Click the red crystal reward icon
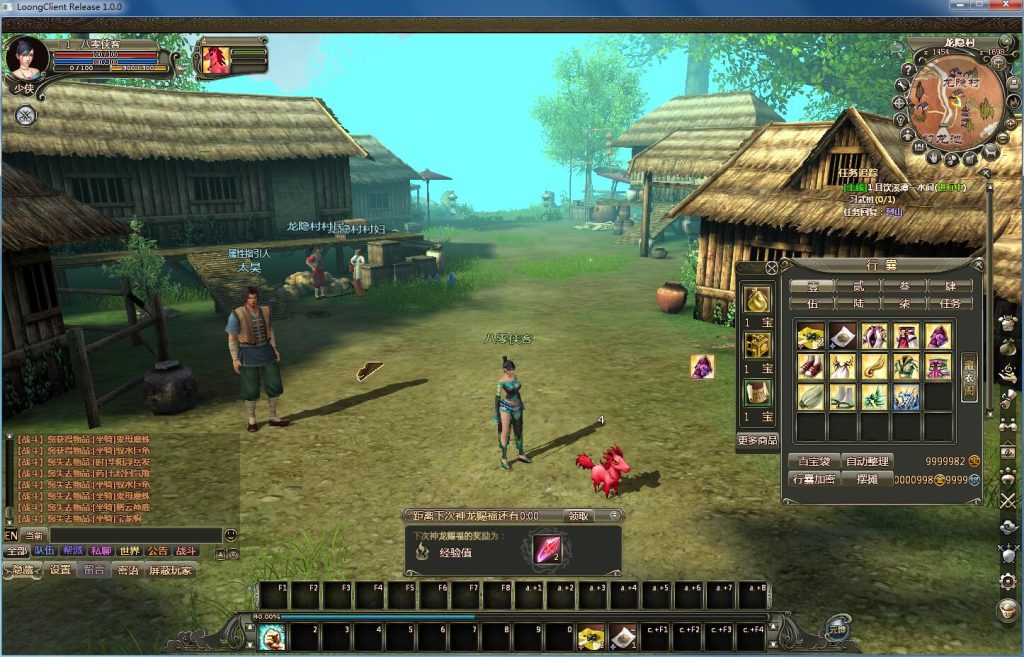This screenshot has width=1024, height=657. (546, 550)
